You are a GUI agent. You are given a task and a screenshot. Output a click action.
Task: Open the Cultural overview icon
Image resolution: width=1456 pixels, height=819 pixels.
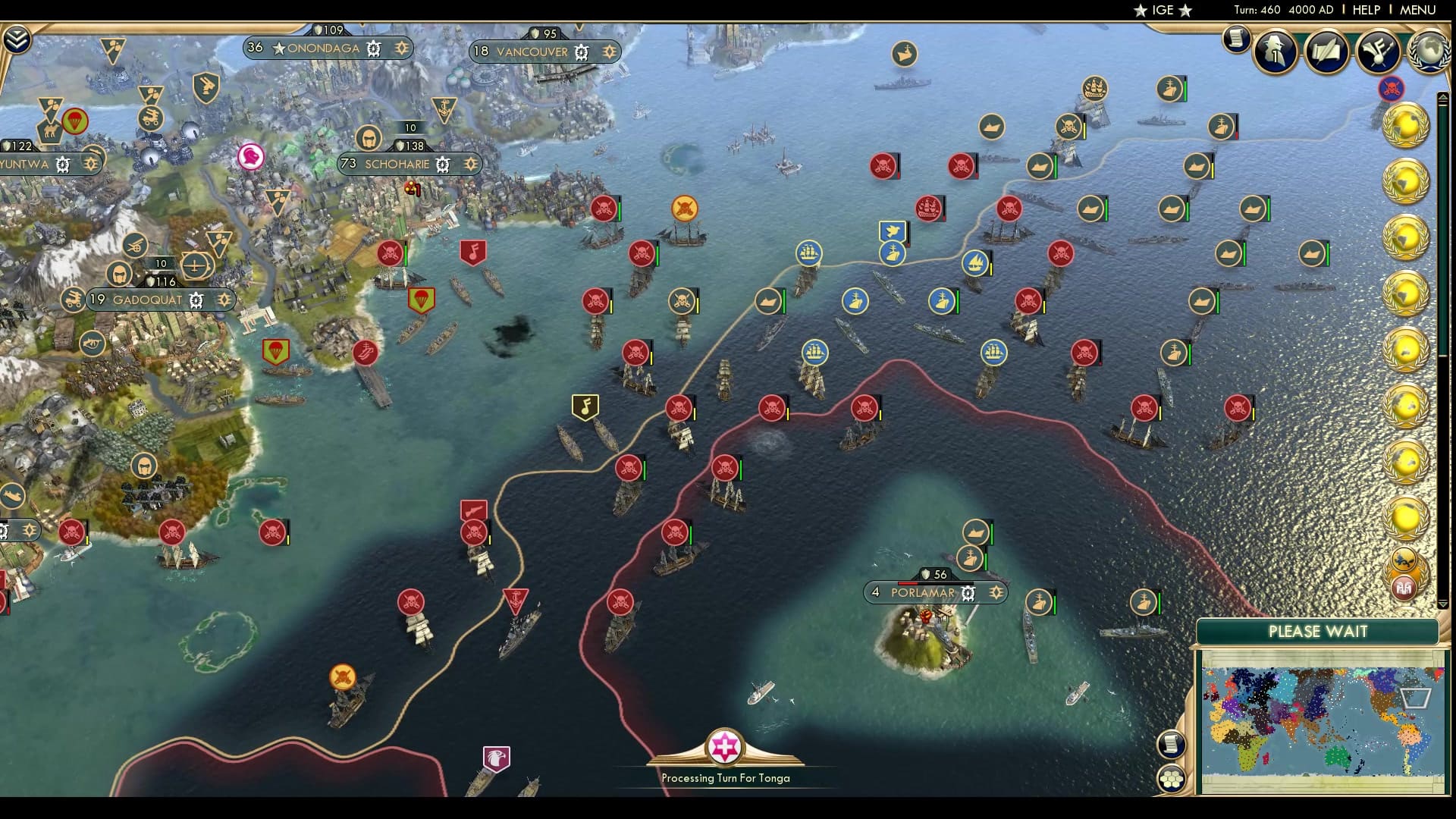pyautogui.click(x=1379, y=50)
